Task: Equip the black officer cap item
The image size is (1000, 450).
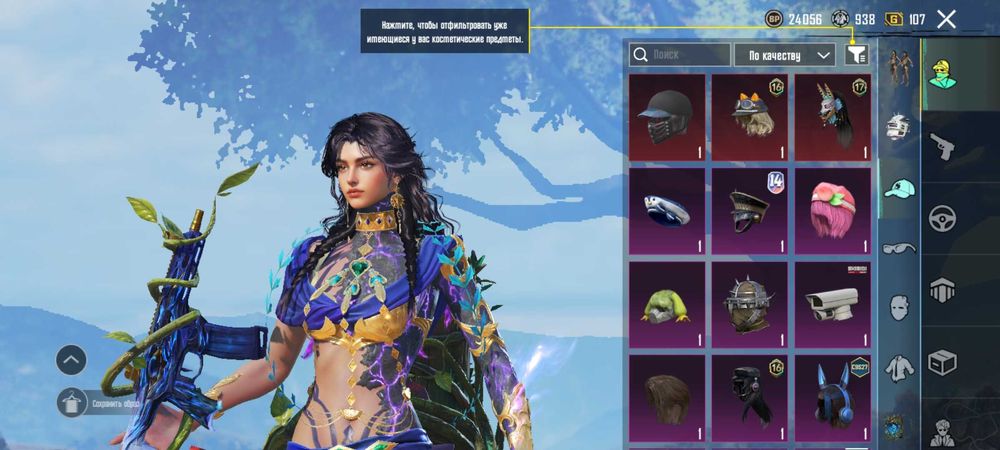Action: coord(749,211)
